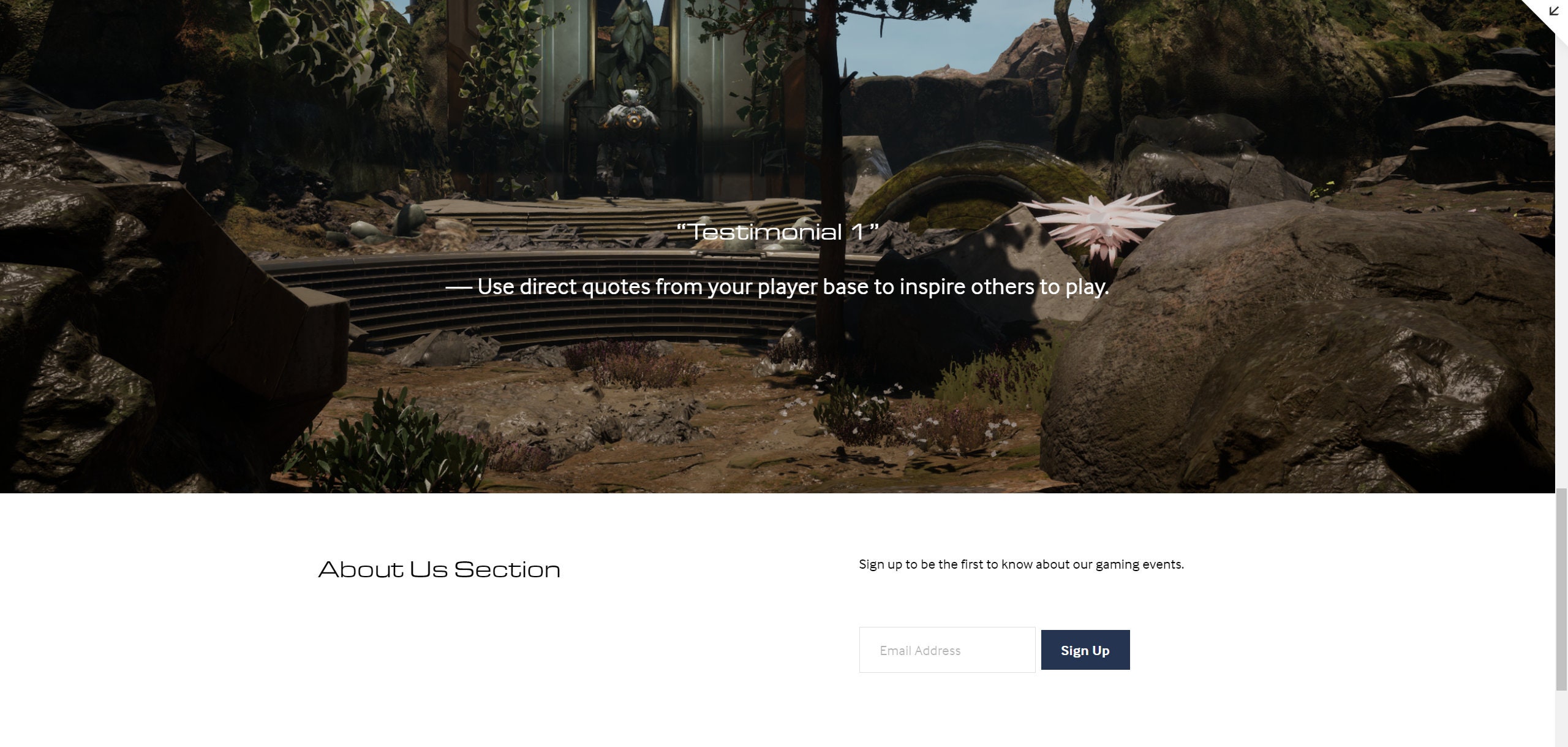Click the gaming events signup text

pyautogui.click(x=1020, y=564)
